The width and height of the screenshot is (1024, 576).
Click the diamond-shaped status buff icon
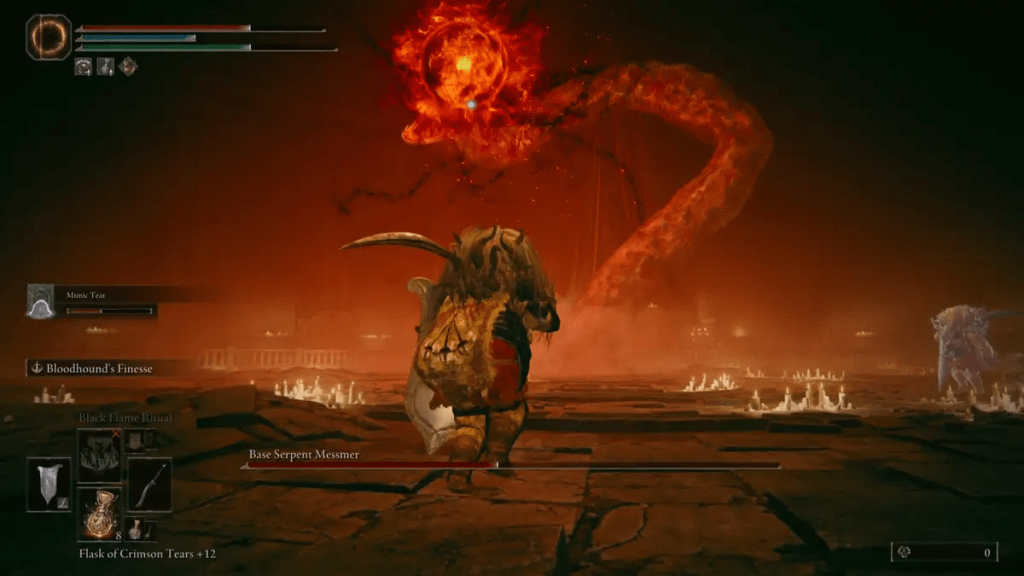click(128, 67)
